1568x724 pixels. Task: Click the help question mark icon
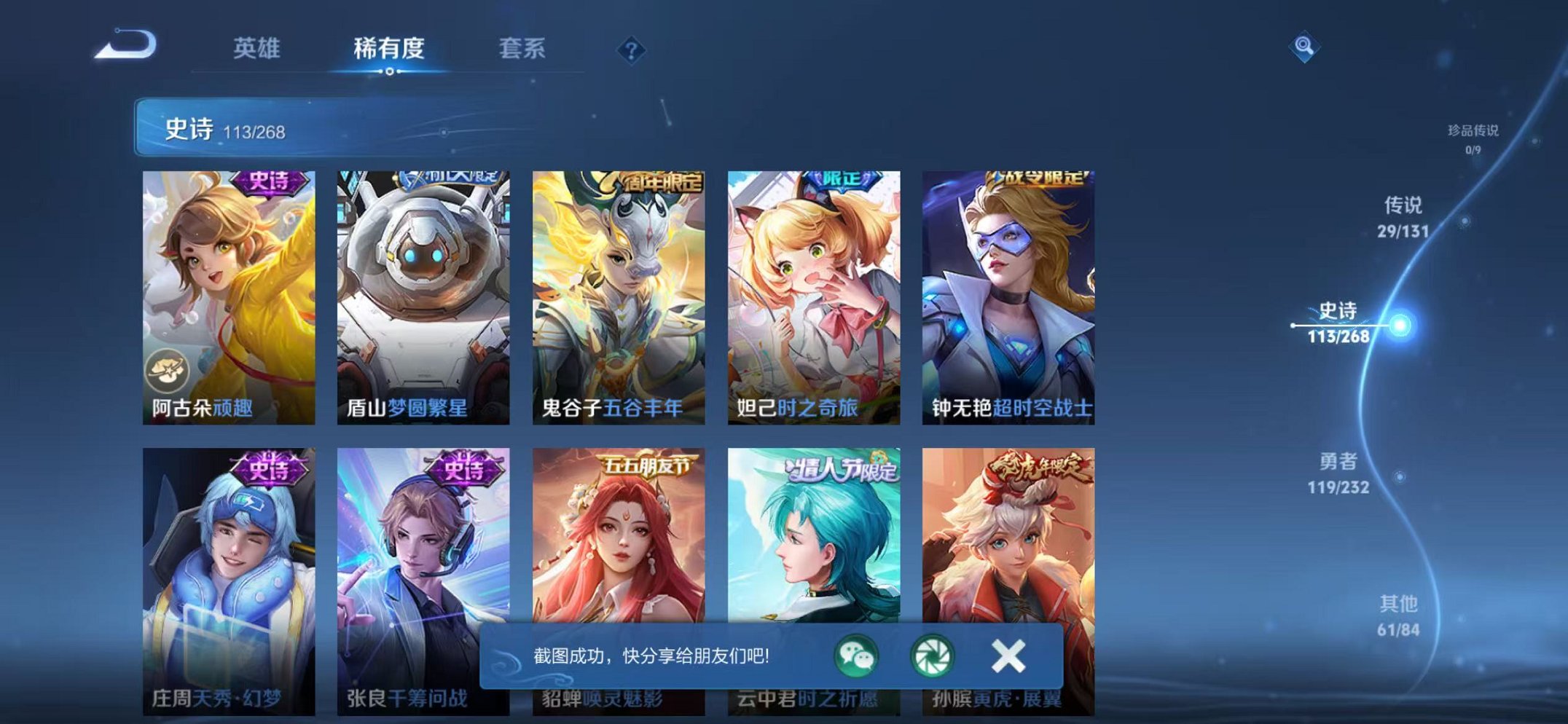631,50
